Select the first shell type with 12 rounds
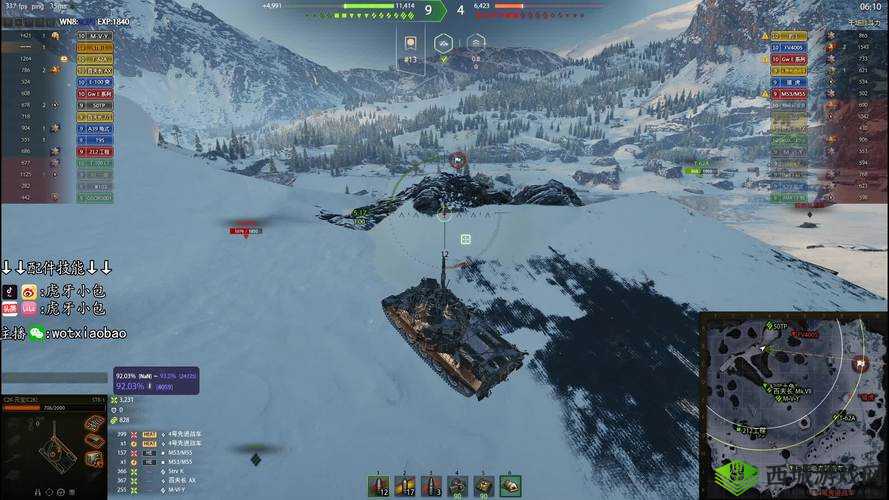The height and width of the screenshot is (500, 889). [x=379, y=486]
